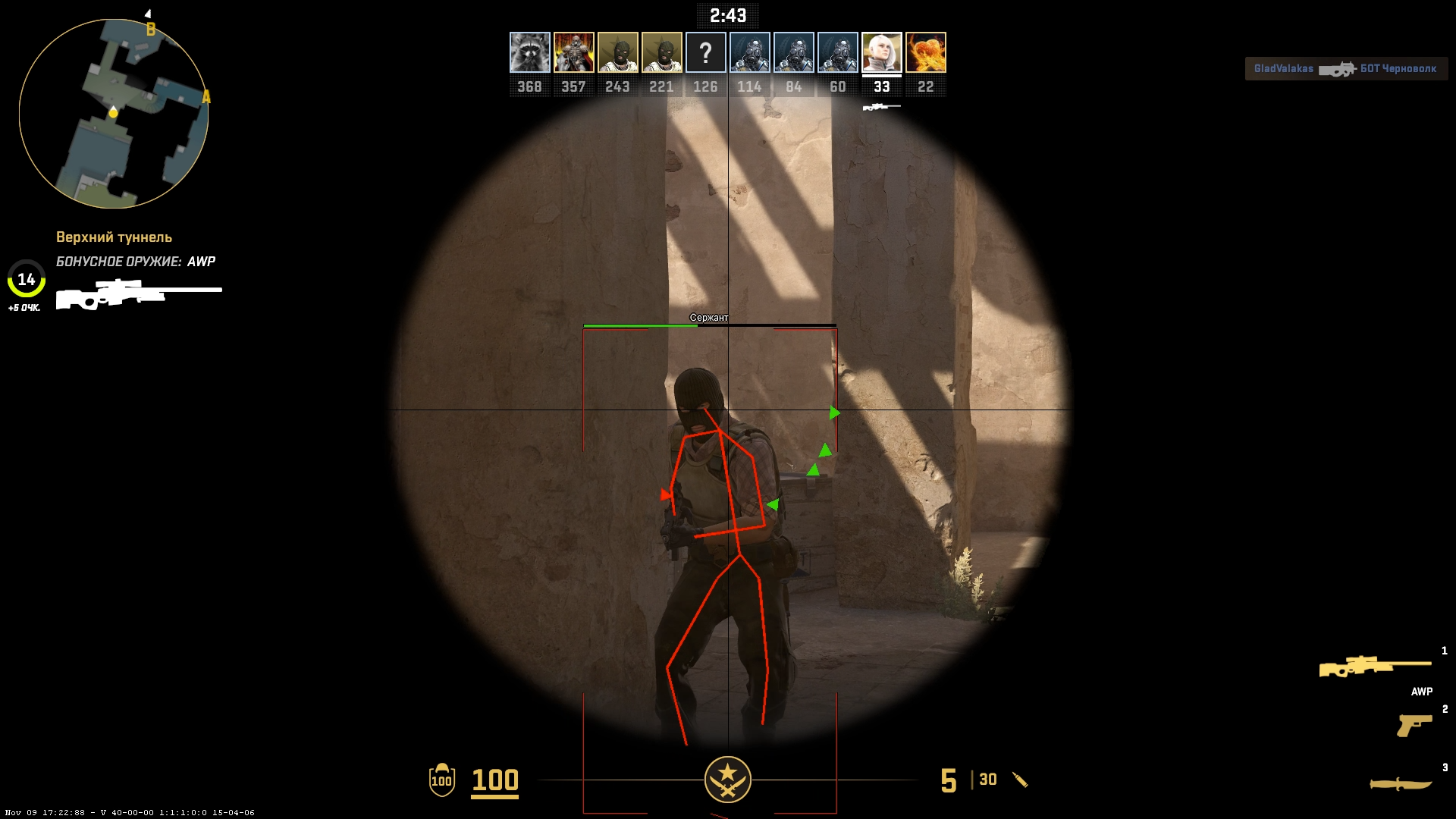Click the raccoon player avatar
This screenshot has height=819, width=1456.
point(529,52)
